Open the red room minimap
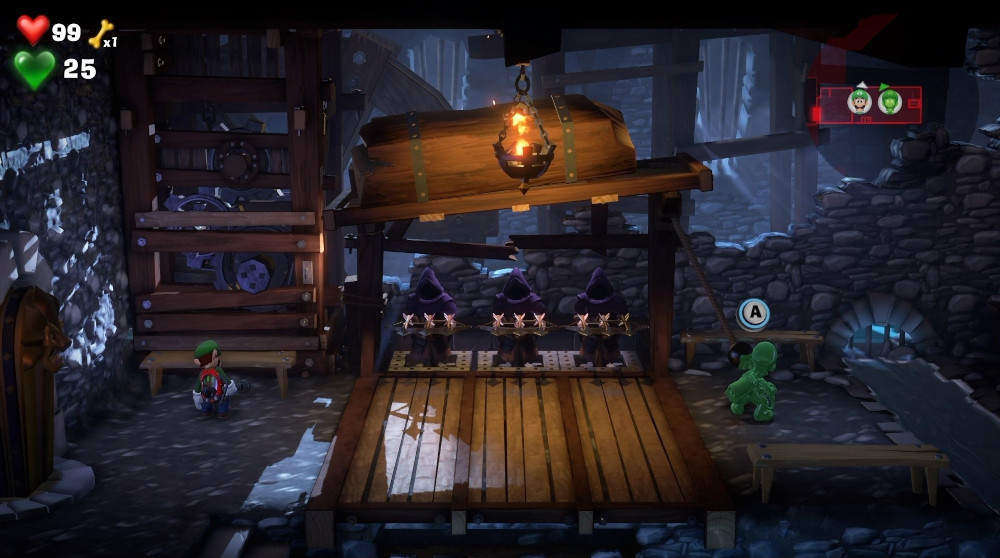Image resolution: width=1000 pixels, height=558 pixels. tap(870, 104)
